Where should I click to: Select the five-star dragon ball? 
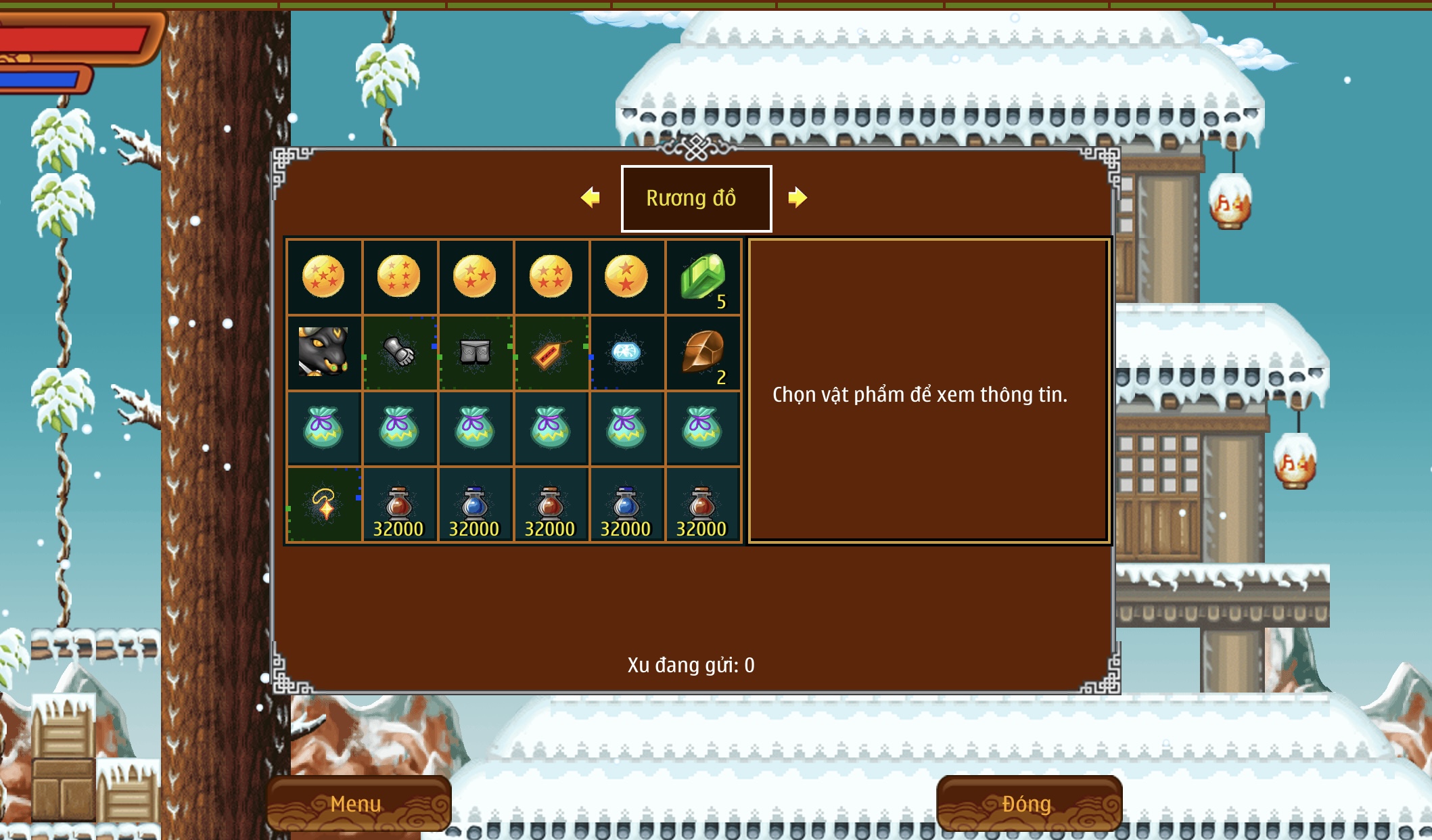323,277
